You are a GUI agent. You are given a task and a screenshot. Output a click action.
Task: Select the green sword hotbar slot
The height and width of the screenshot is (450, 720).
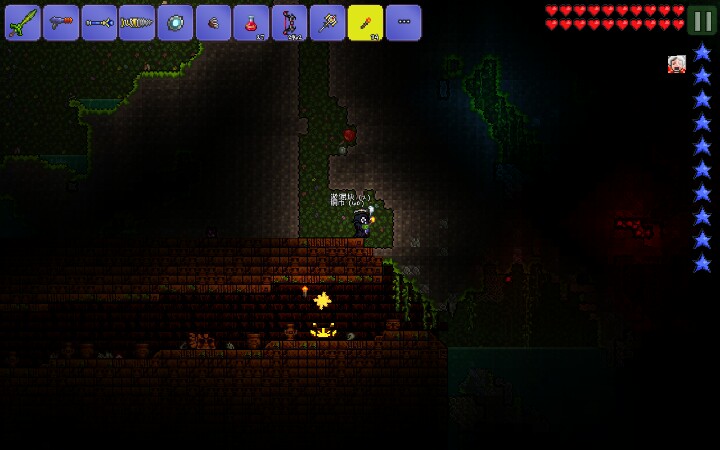[23, 22]
